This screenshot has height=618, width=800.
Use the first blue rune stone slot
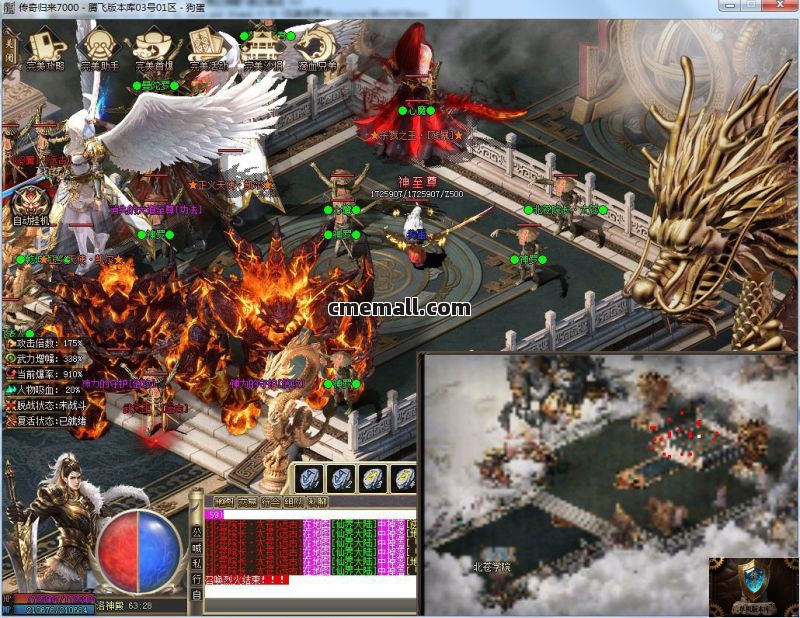pos(309,478)
